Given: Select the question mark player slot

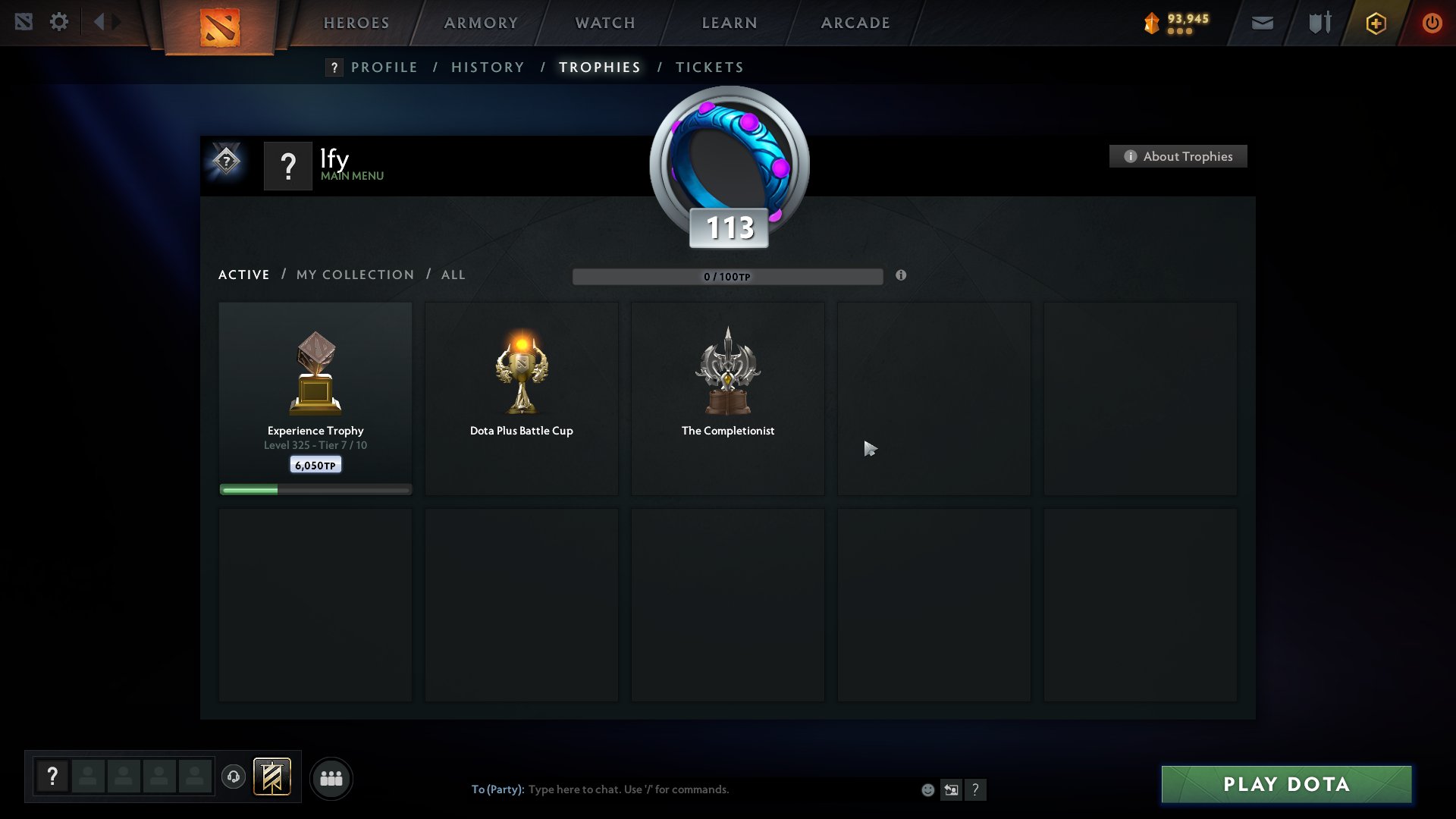Looking at the screenshot, I should pyautogui.click(x=52, y=777).
